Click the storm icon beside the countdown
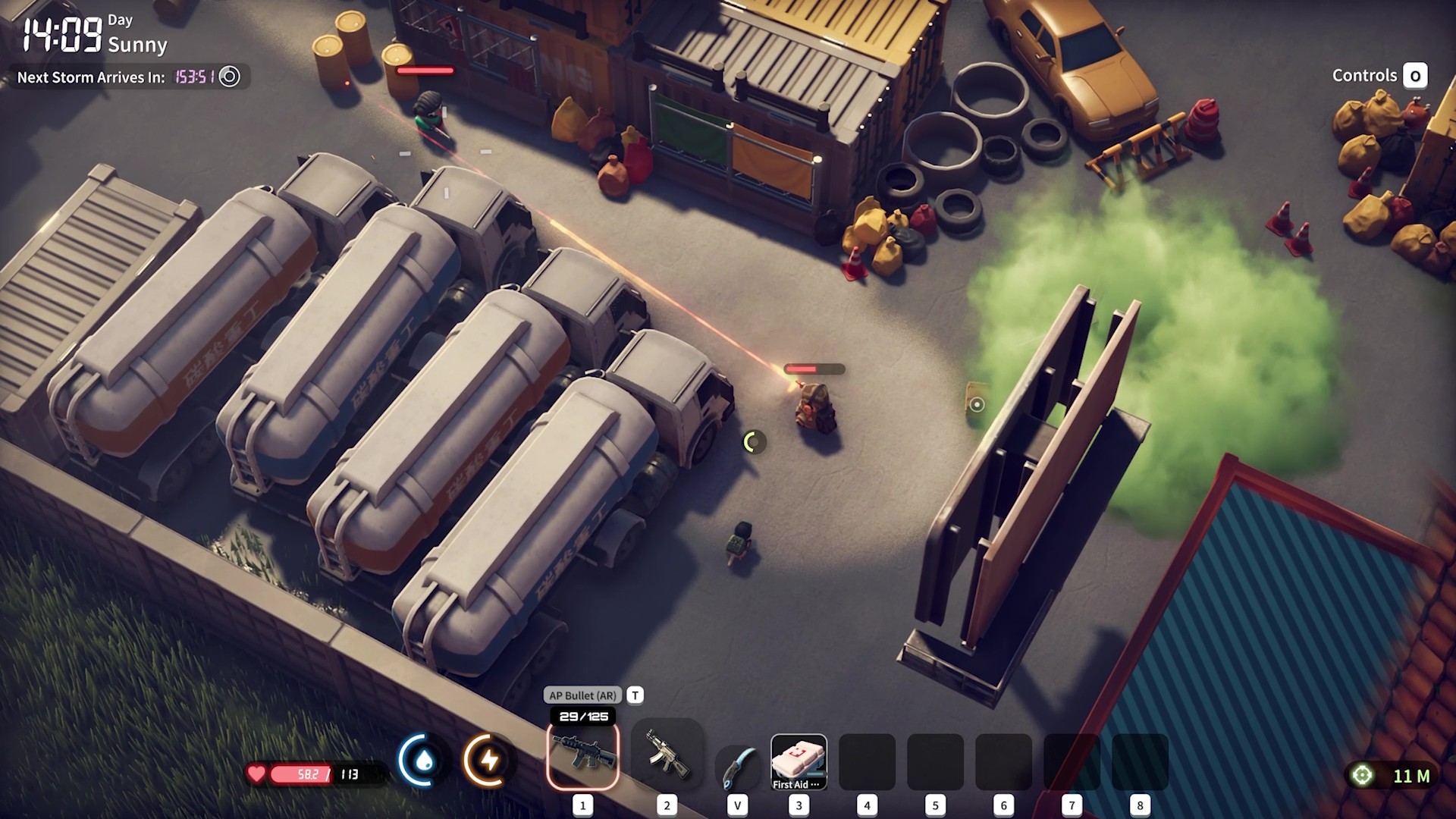 pyautogui.click(x=229, y=77)
